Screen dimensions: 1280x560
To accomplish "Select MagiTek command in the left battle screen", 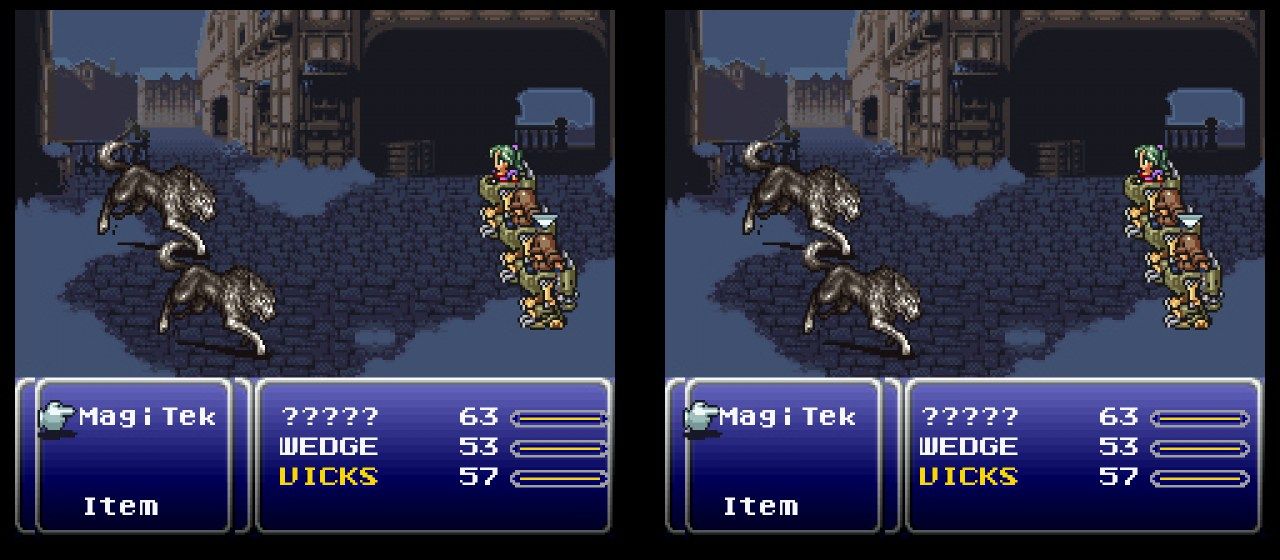I will [x=146, y=416].
